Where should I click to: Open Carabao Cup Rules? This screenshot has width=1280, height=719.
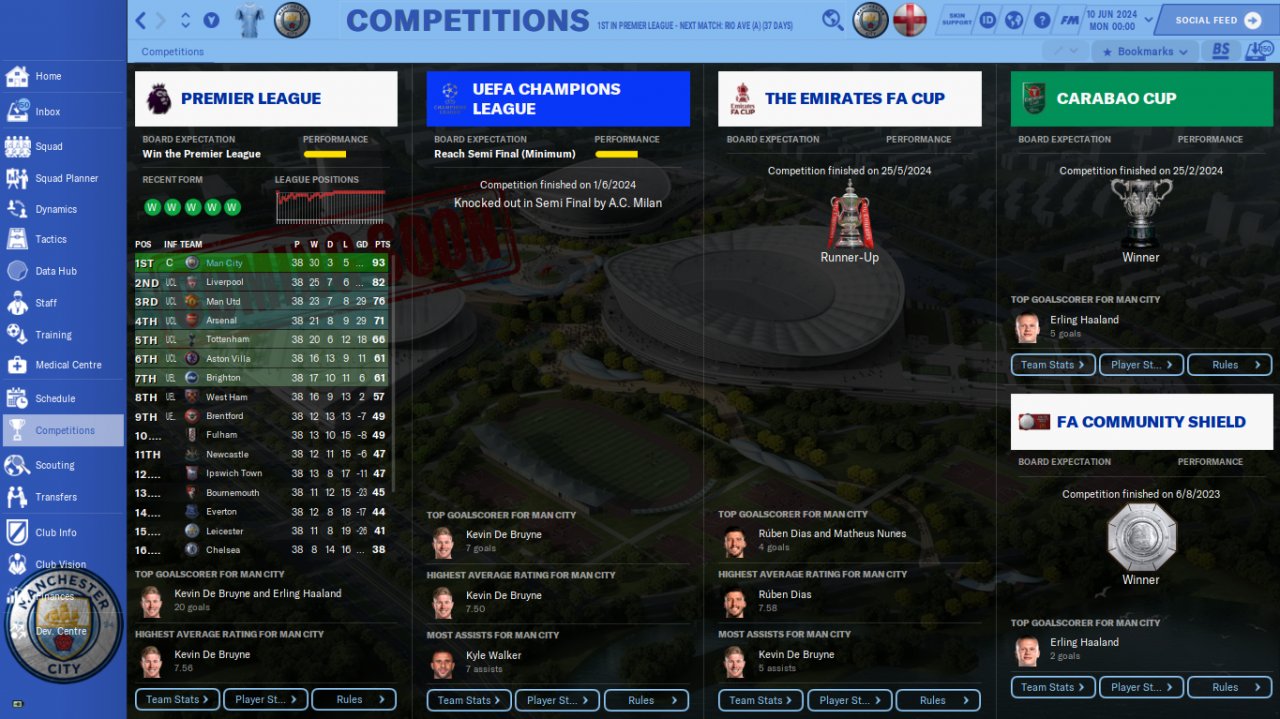pos(1229,365)
